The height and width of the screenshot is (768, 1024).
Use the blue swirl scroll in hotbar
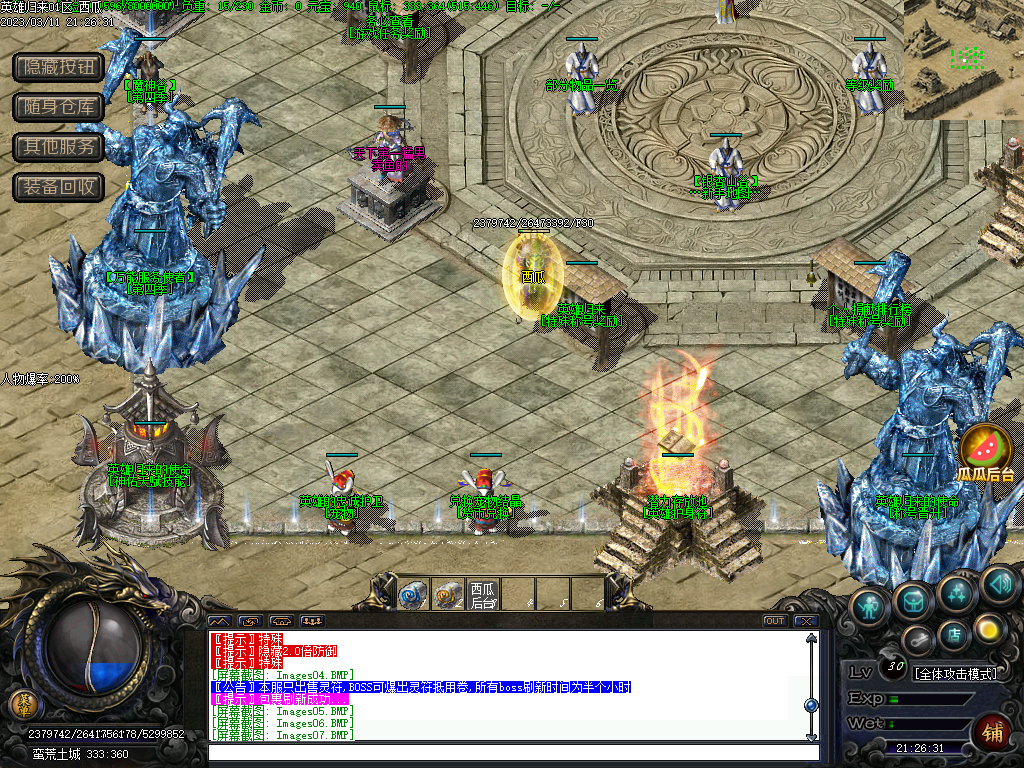coord(413,595)
